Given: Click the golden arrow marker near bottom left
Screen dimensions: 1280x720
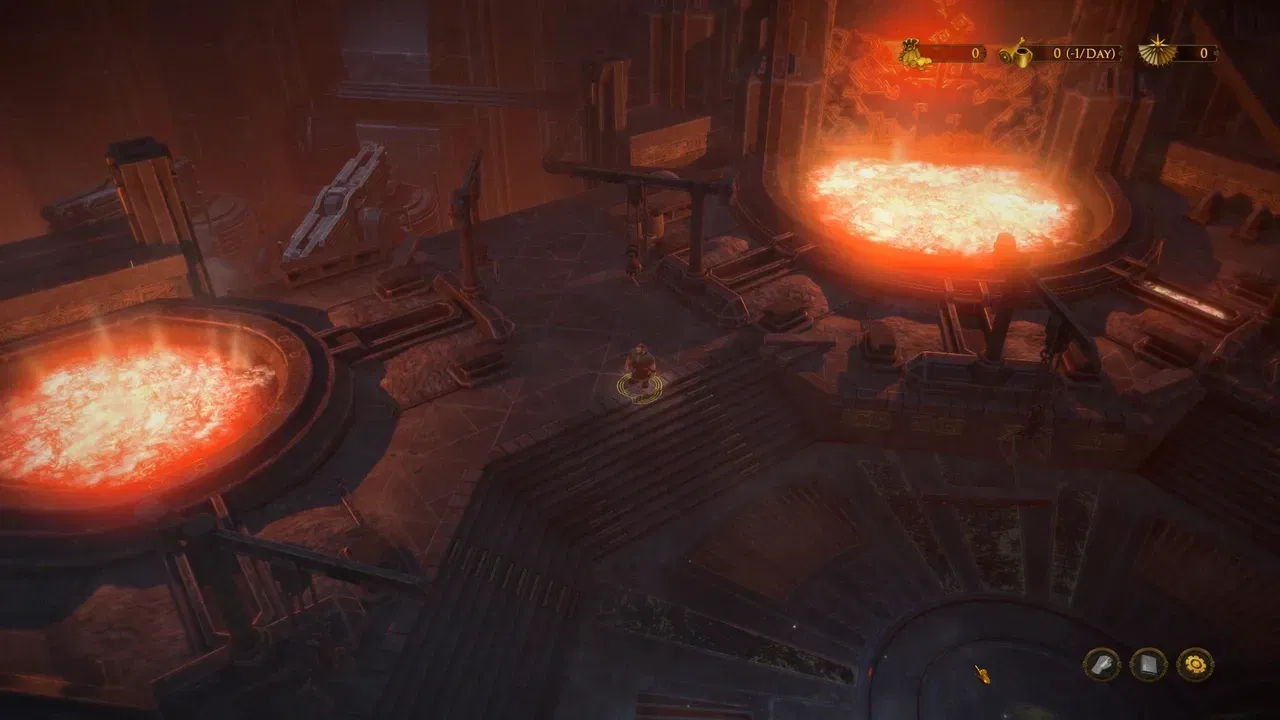Looking at the screenshot, I should pyautogui.click(x=983, y=674).
